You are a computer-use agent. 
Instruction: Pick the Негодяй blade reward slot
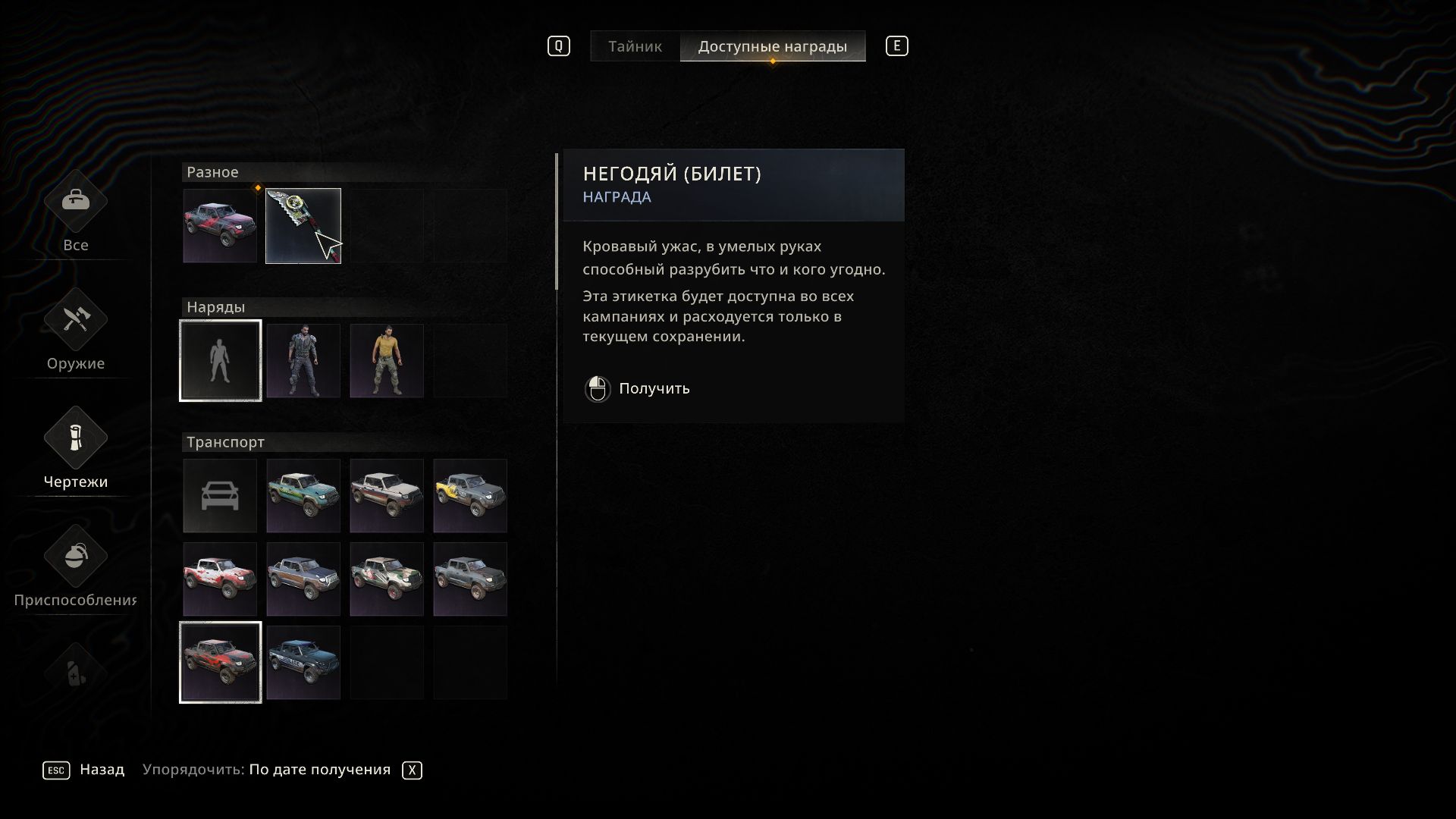pyautogui.click(x=303, y=226)
